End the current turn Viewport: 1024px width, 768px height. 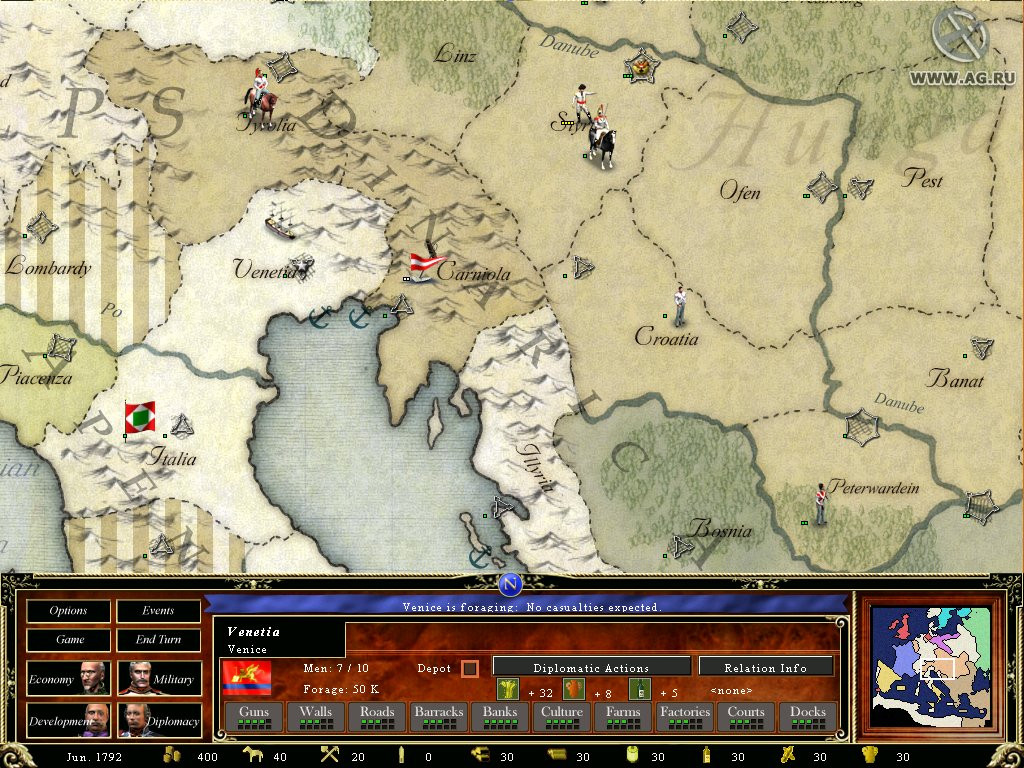coord(158,640)
